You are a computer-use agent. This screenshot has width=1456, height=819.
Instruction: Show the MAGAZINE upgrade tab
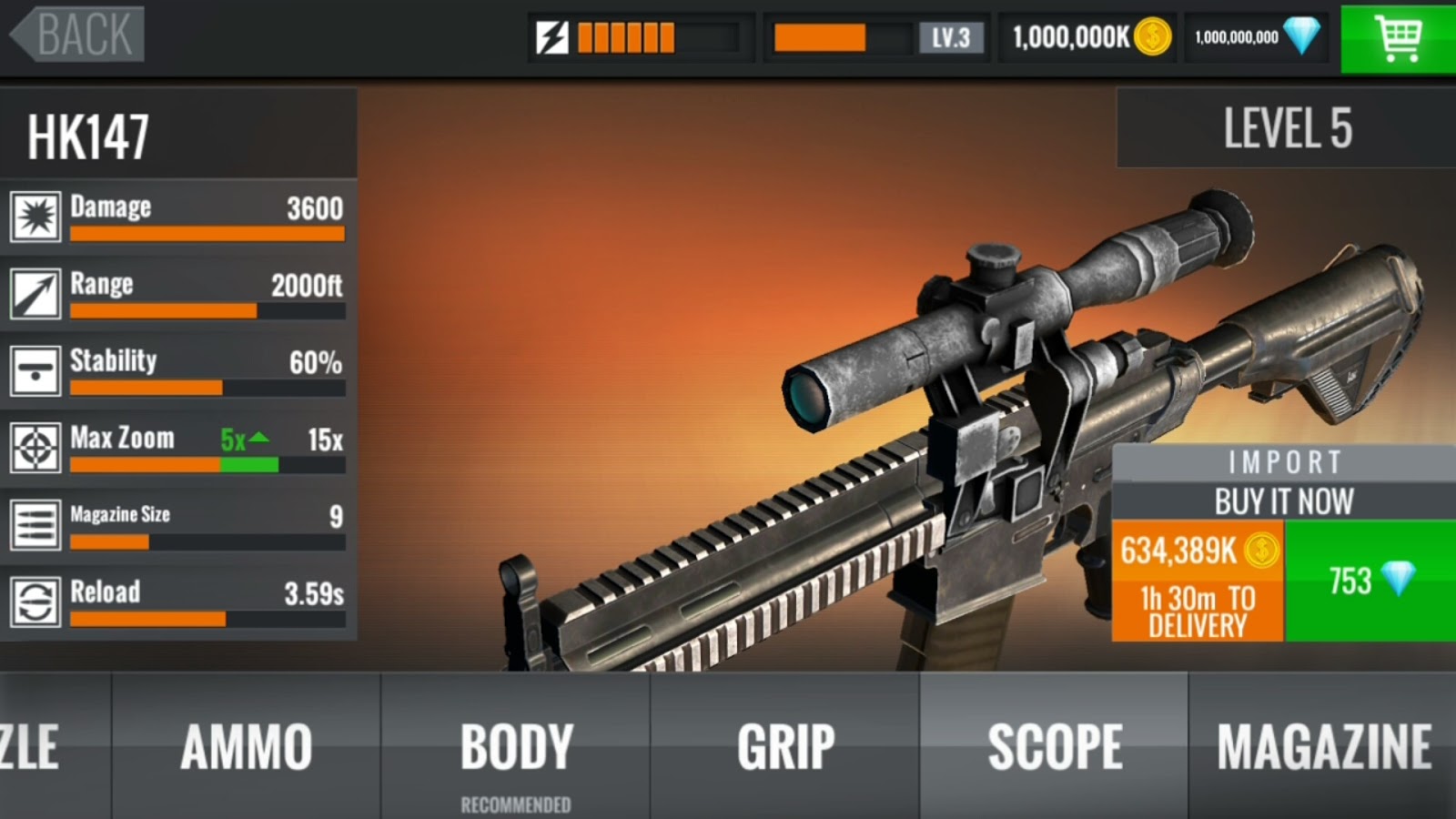coord(1324,746)
